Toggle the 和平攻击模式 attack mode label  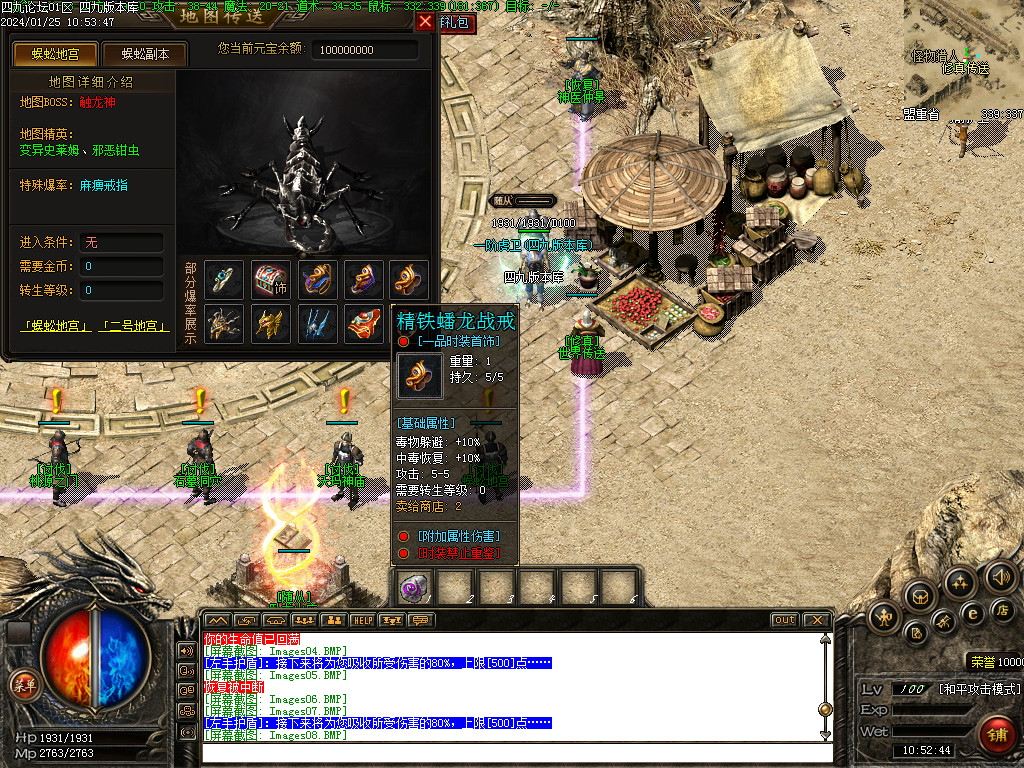[979, 689]
